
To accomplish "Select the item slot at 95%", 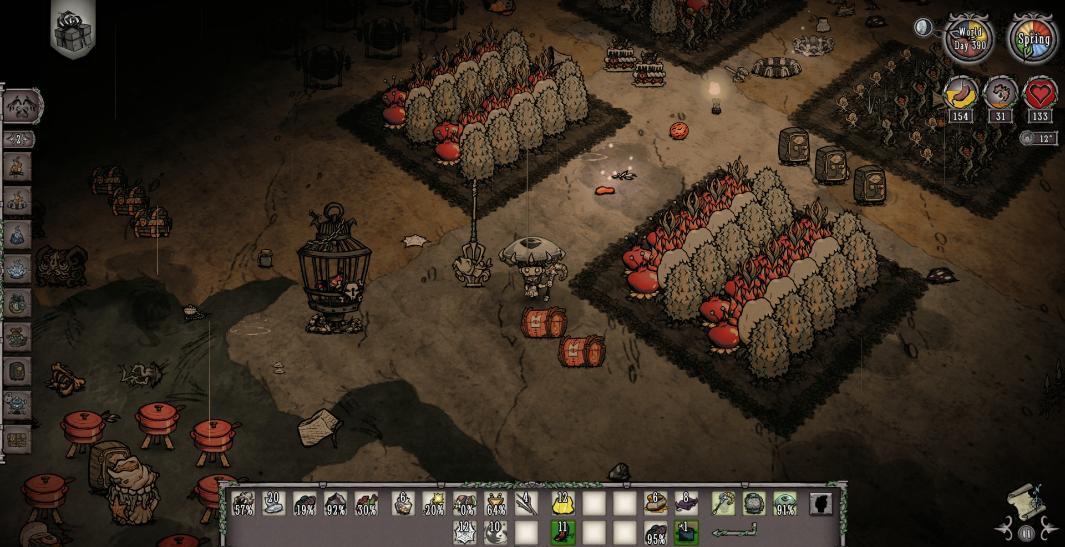I will coord(656,533).
